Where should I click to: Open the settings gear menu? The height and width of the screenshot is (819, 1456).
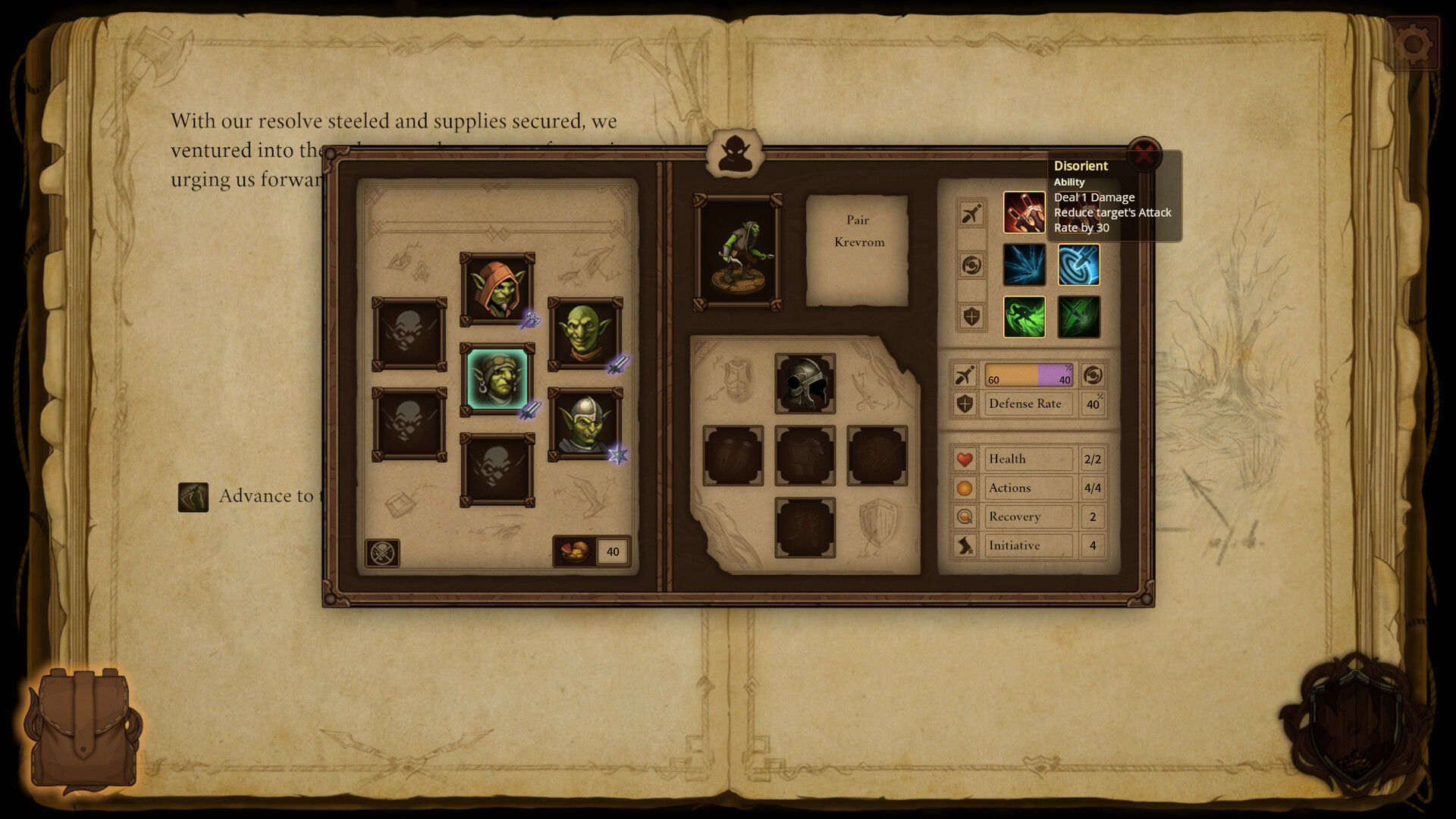1414,42
